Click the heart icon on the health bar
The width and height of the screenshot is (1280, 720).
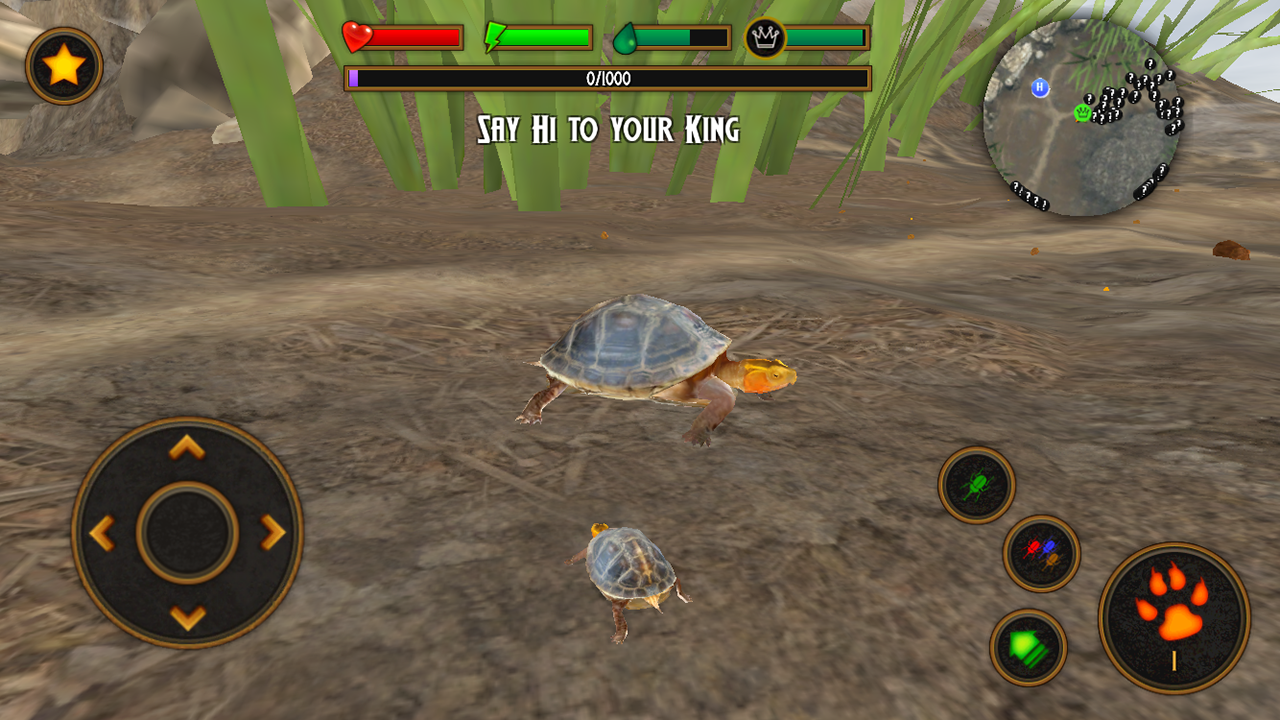tap(355, 34)
